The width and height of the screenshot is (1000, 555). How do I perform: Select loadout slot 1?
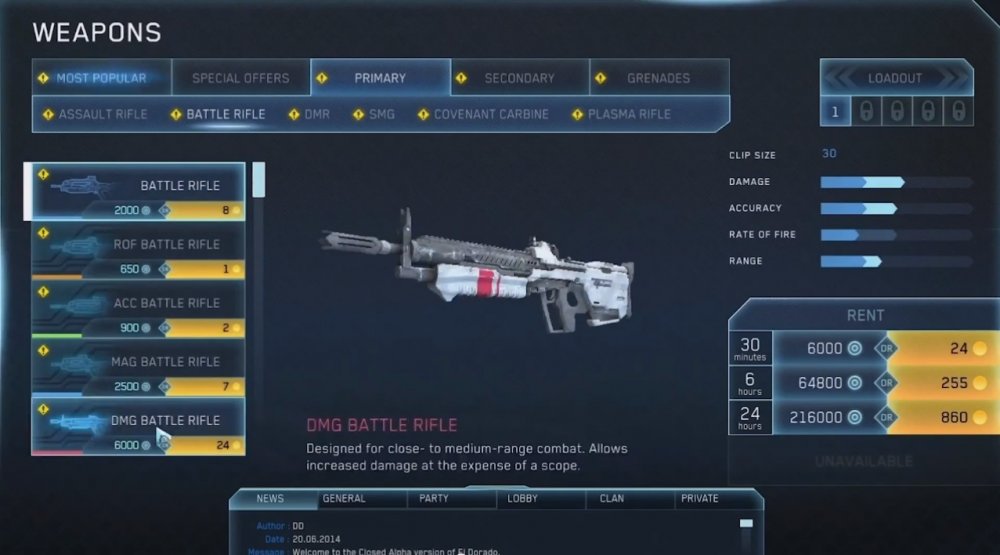(836, 112)
